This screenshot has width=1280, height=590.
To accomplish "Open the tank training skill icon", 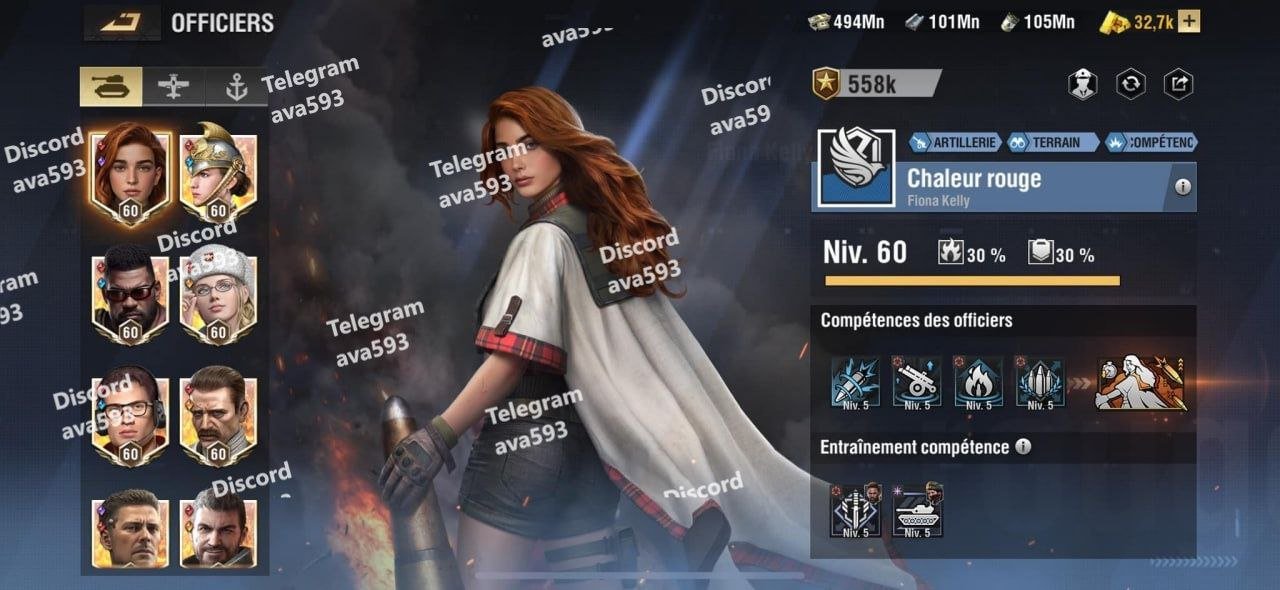I will pyautogui.click(x=917, y=509).
